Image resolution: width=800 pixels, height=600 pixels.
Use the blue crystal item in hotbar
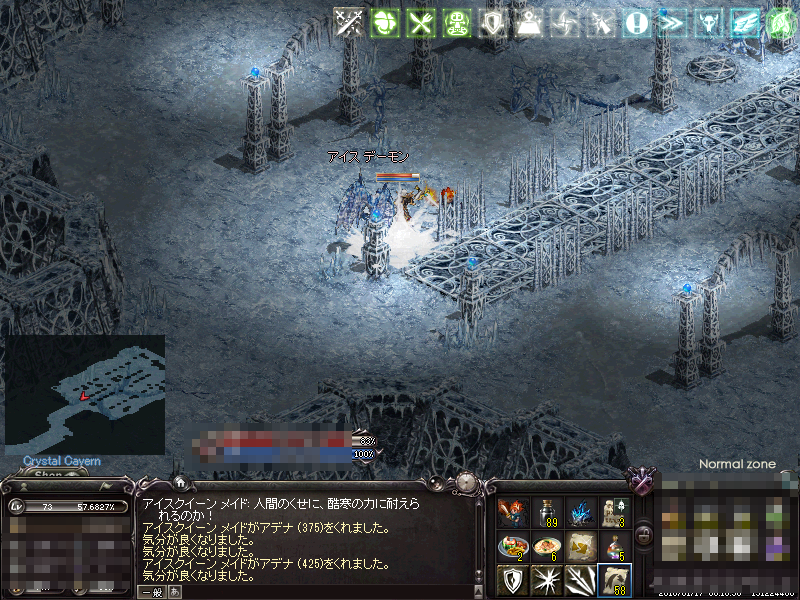tap(580, 513)
